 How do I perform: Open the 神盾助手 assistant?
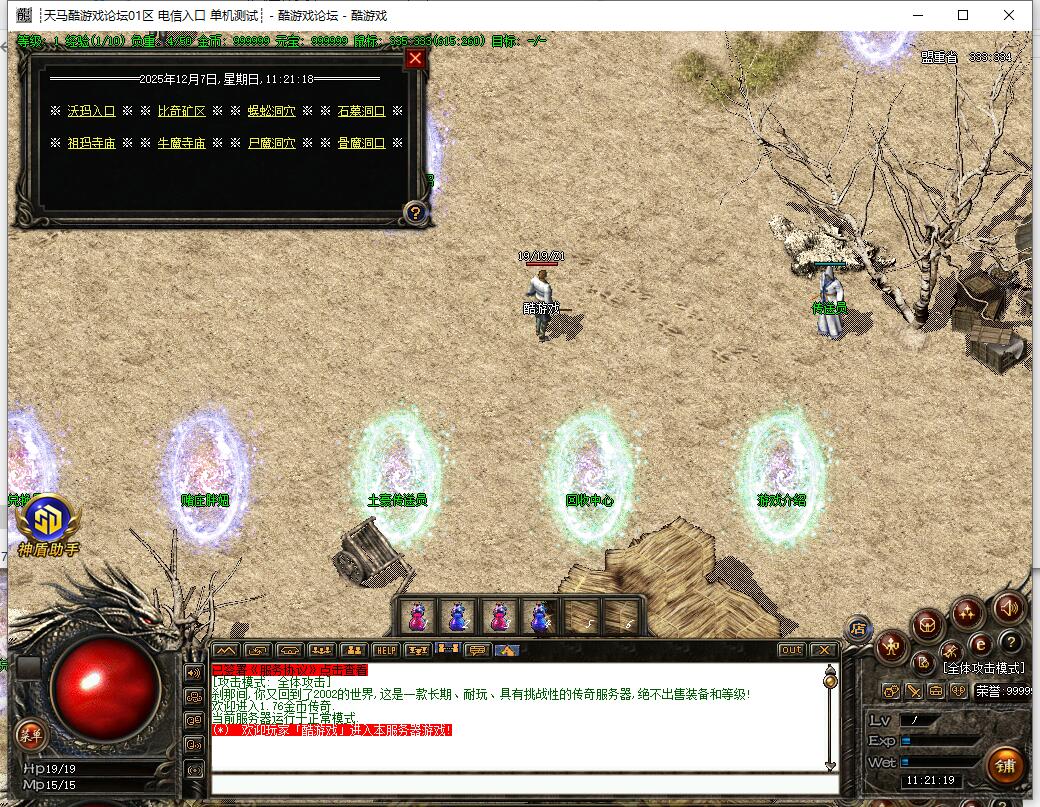[45, 524]
